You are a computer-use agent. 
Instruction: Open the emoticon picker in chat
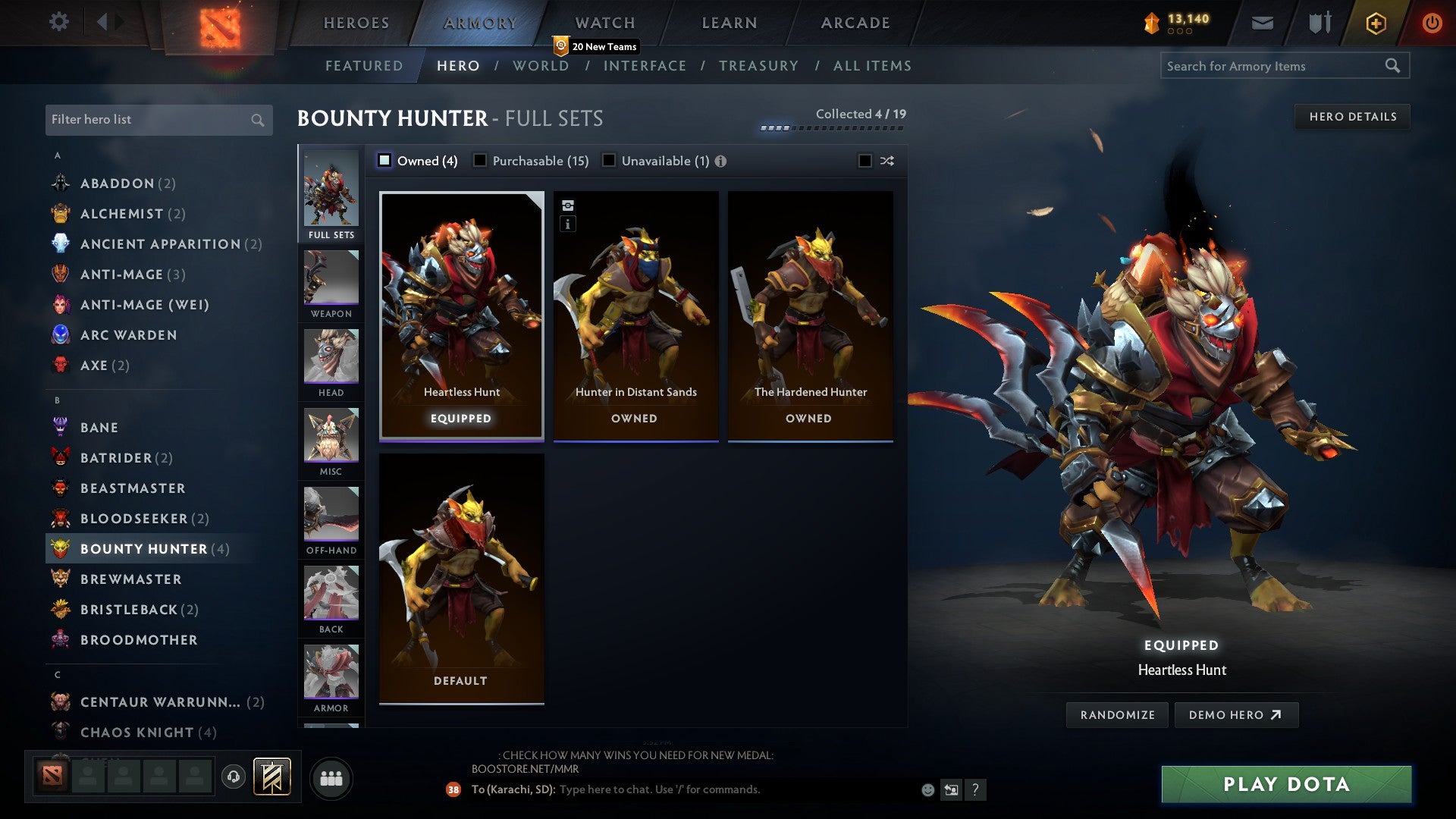(x=927, y=789)
